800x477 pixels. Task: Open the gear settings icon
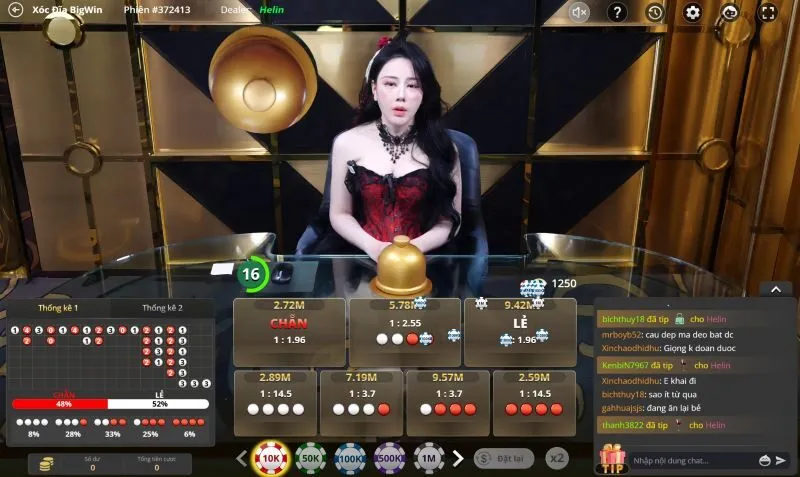pyautogui.click(x=692, y=13)
